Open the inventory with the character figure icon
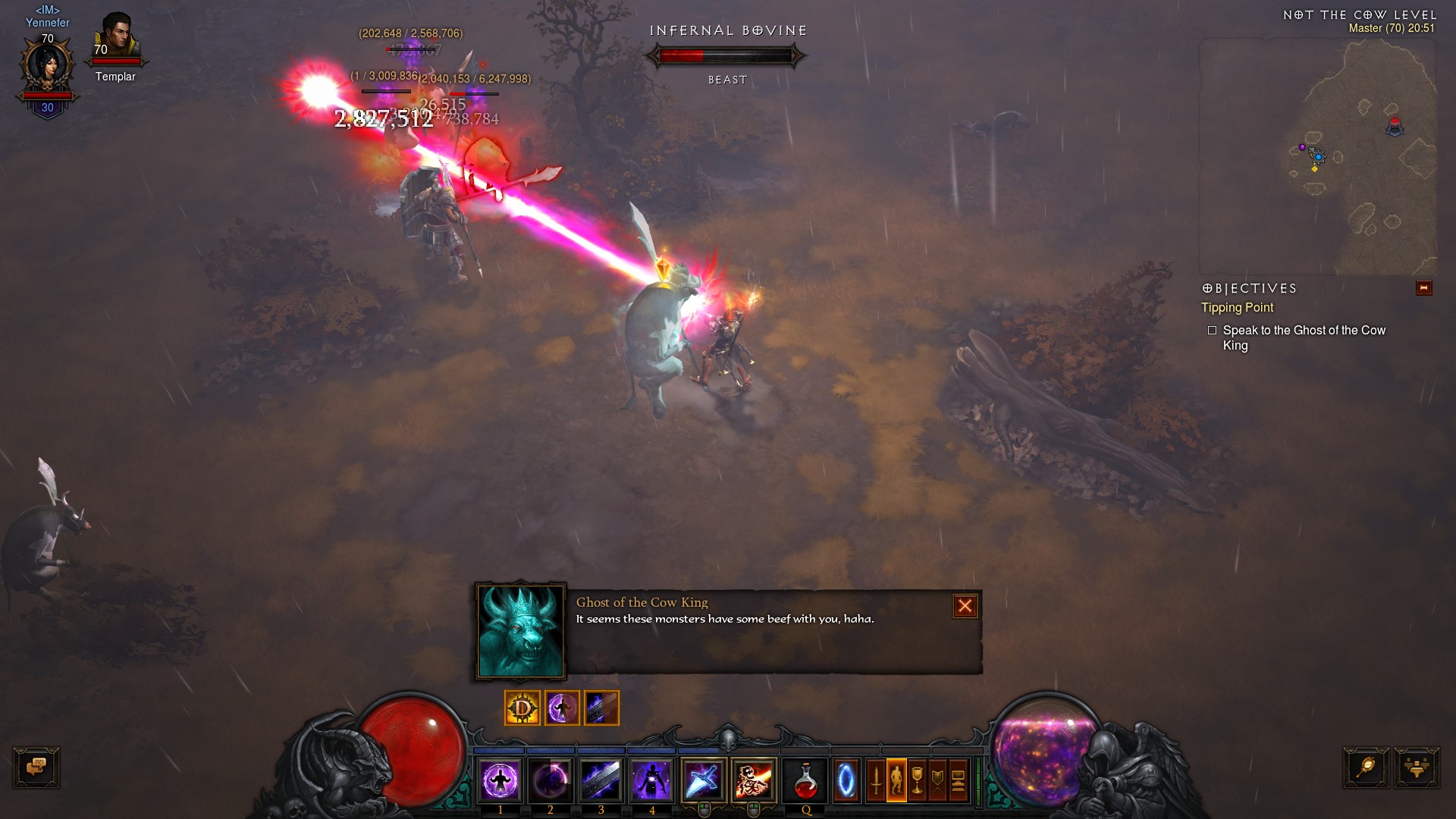The height and width of the screenshot is (819, 1456). click(x=896, y=780)
